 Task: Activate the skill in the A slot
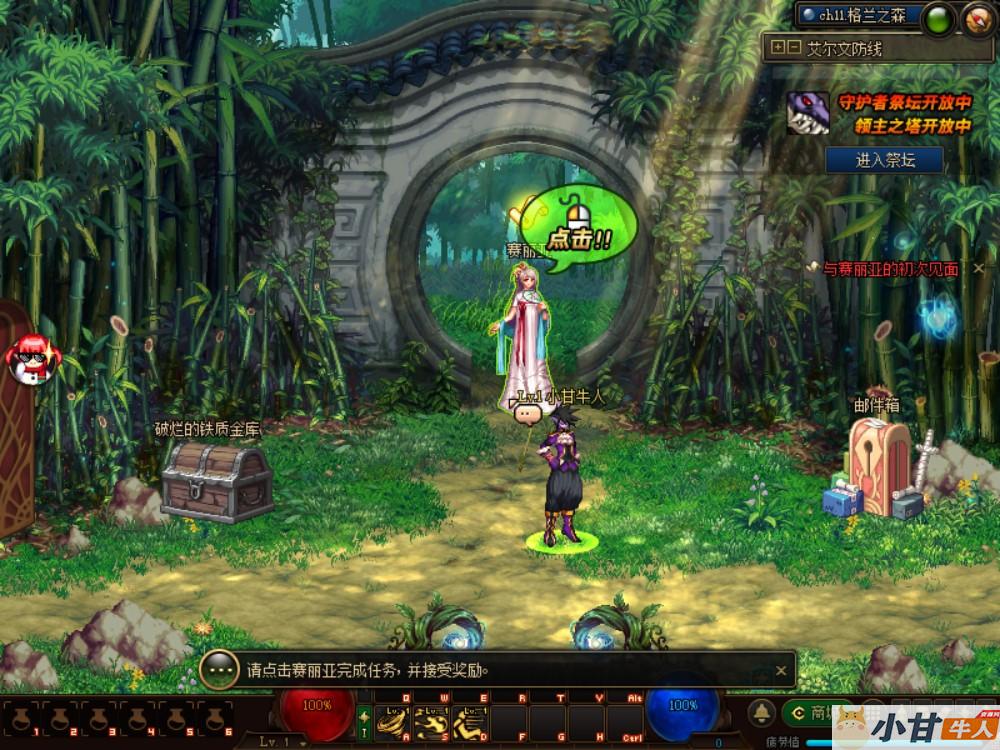point(393,722)
